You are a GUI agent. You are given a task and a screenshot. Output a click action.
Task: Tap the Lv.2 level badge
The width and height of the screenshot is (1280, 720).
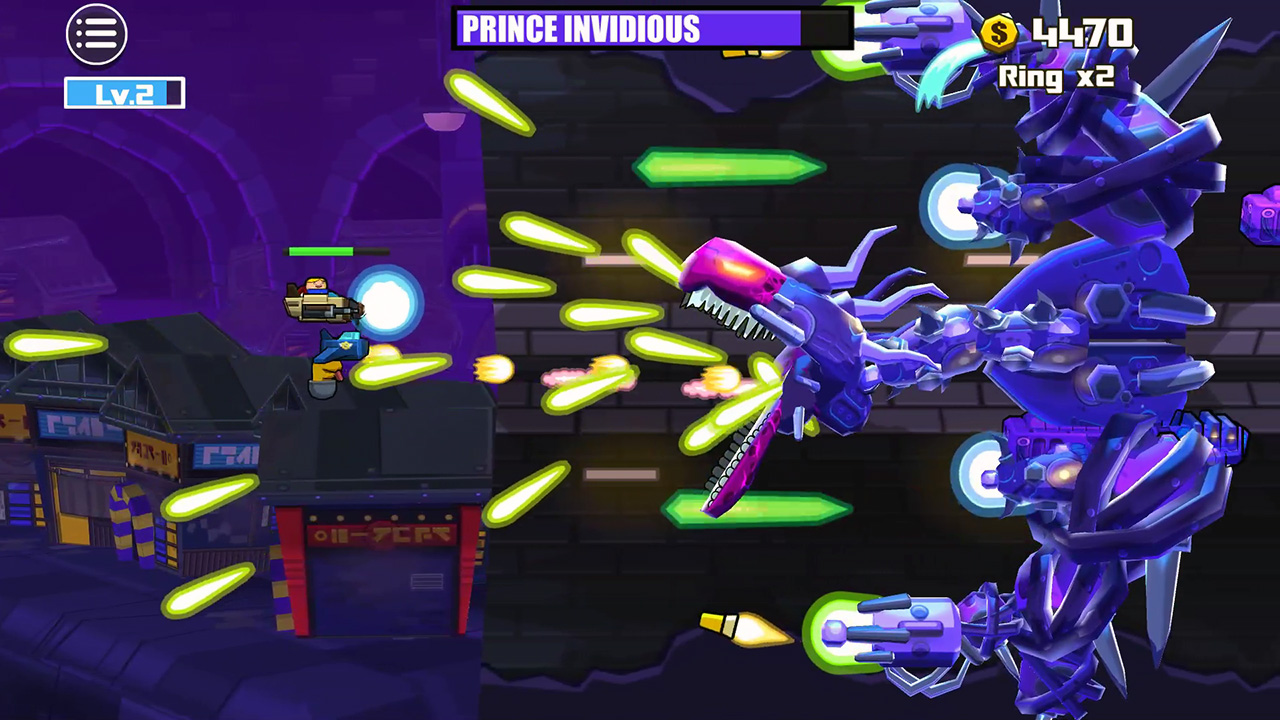pos(122,93)
